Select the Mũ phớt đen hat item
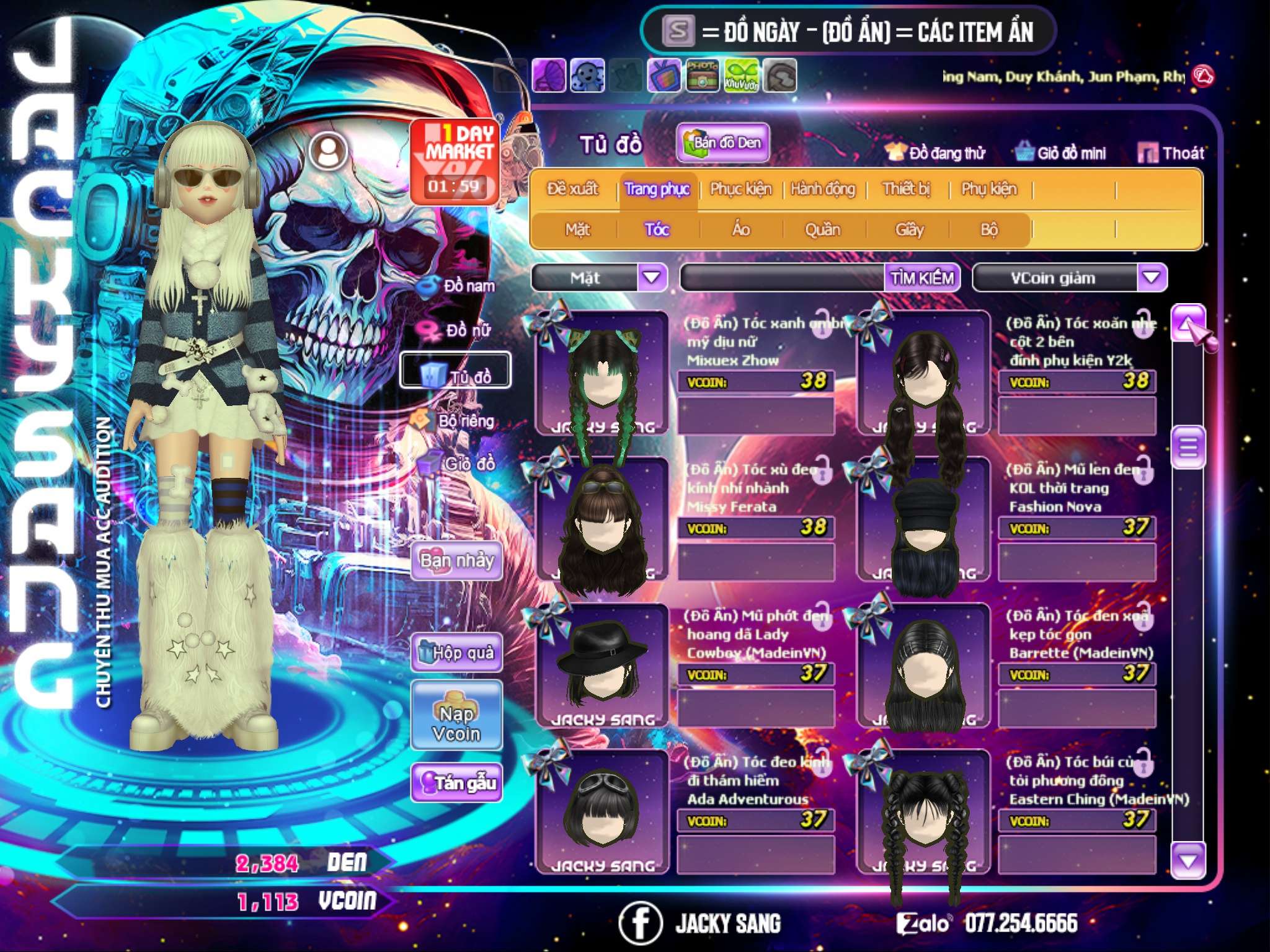Viewport: 1270px width, 952px height. click(x=602, y=664)
